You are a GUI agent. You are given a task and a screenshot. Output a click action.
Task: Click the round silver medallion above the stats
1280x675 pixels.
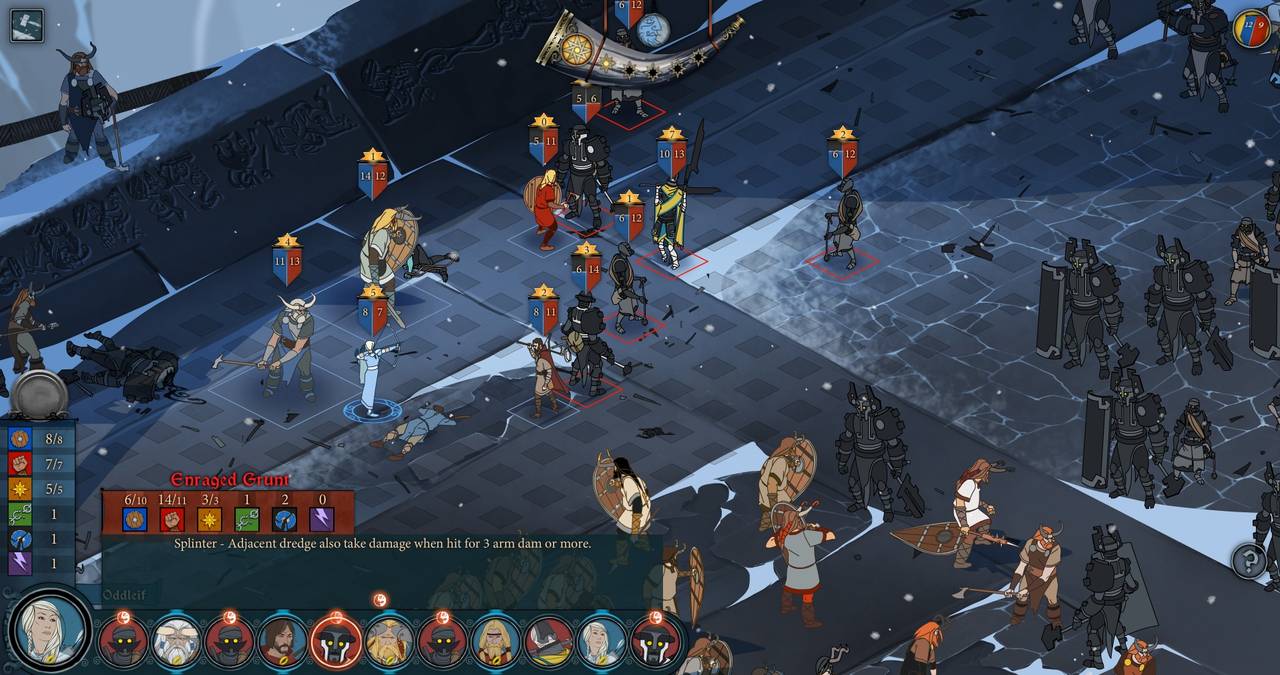(x=39, y=395)
